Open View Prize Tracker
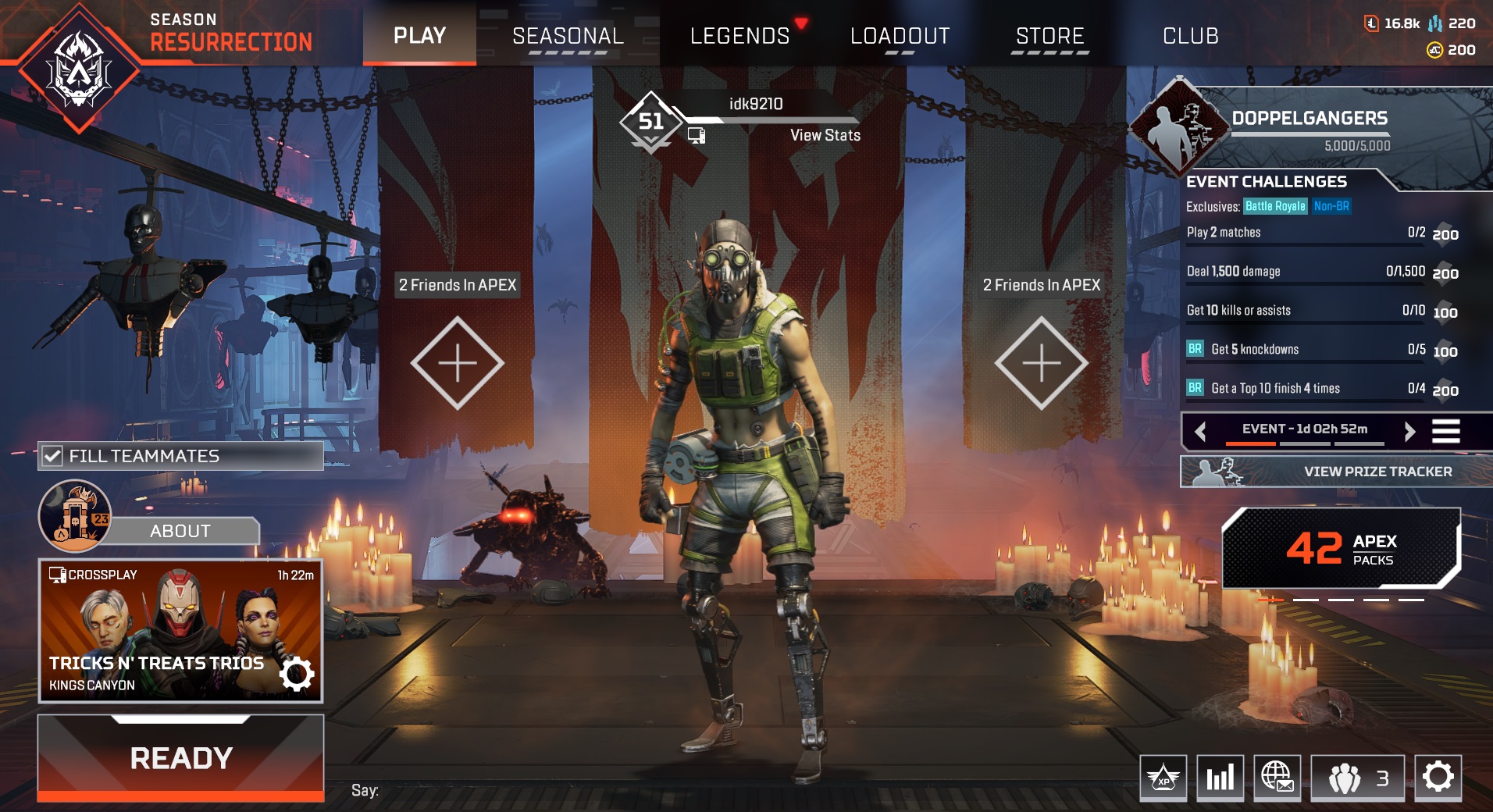 (x=1377, y=472)
